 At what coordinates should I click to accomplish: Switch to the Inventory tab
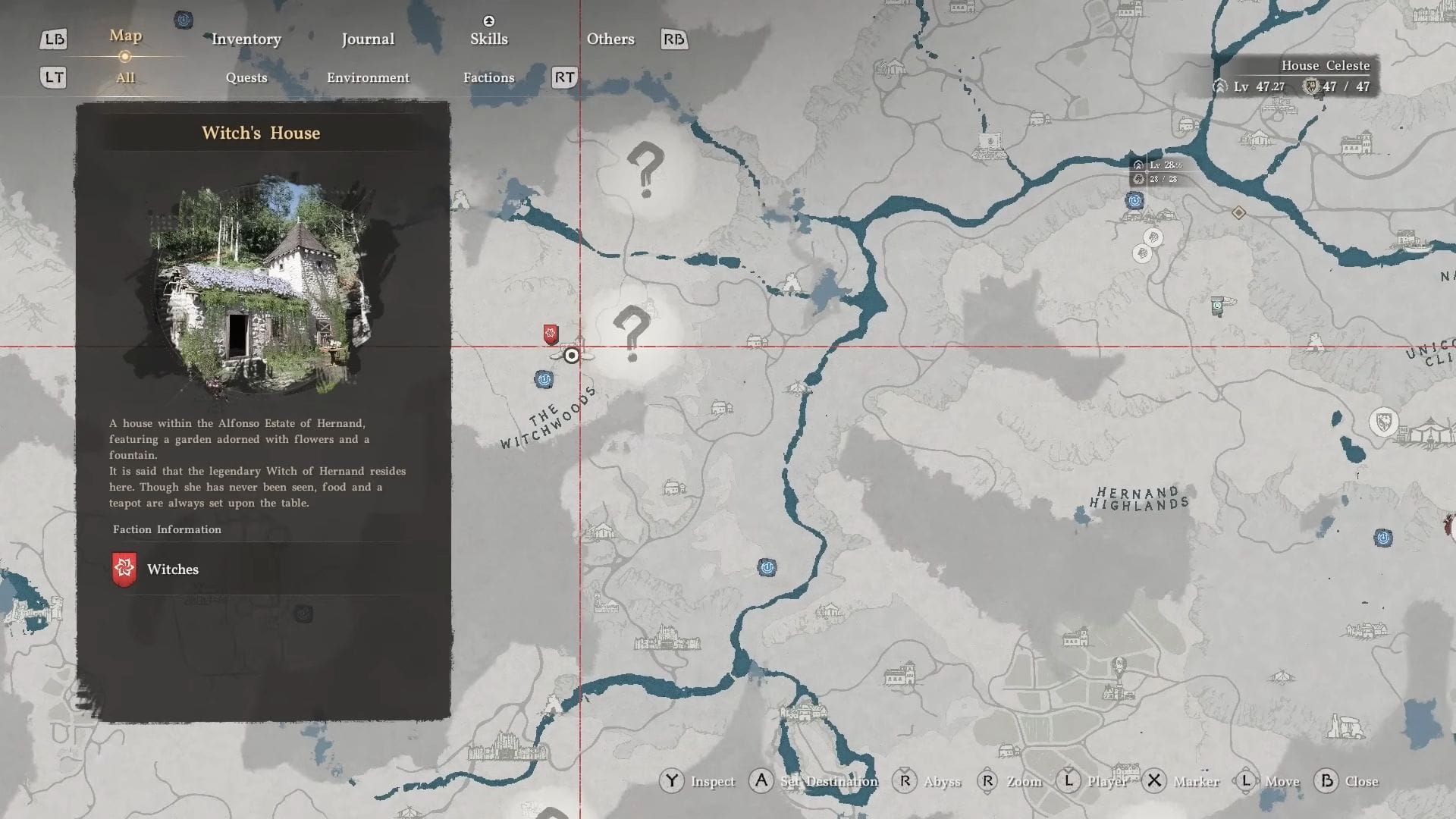[x=246, y=39]
